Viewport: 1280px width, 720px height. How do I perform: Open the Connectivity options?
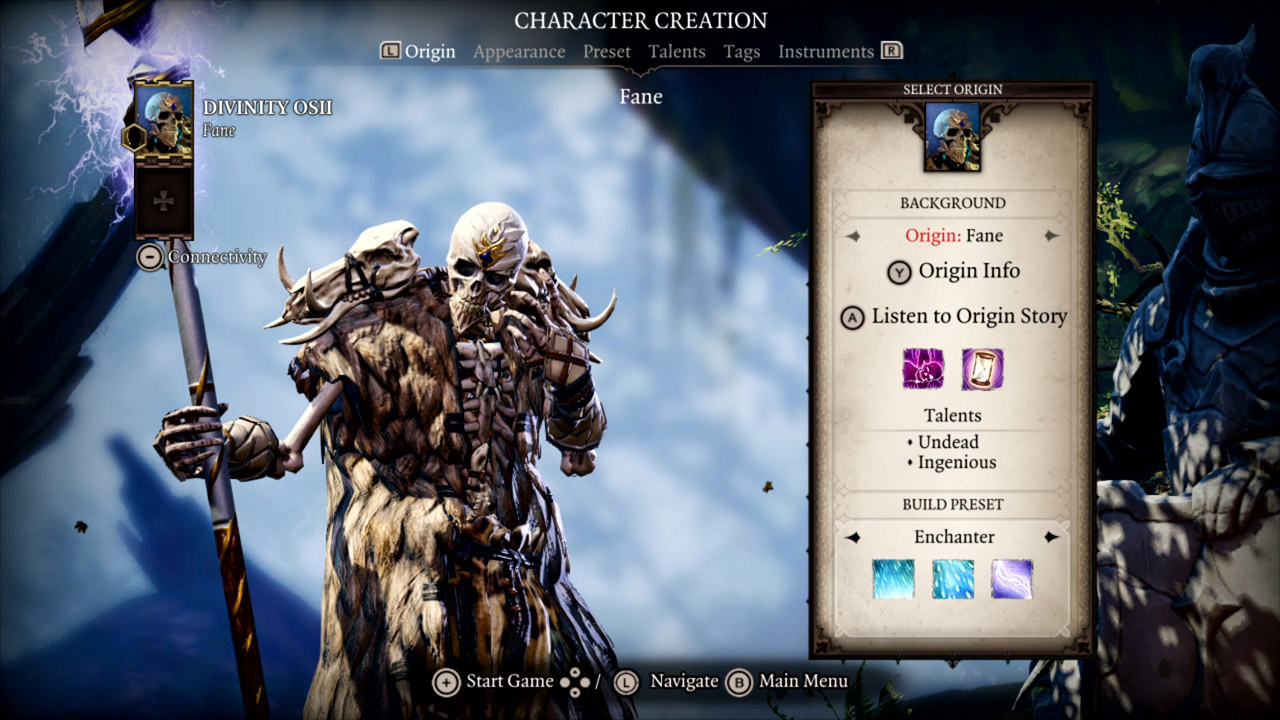pyautogui.click(x=202, y=257)
